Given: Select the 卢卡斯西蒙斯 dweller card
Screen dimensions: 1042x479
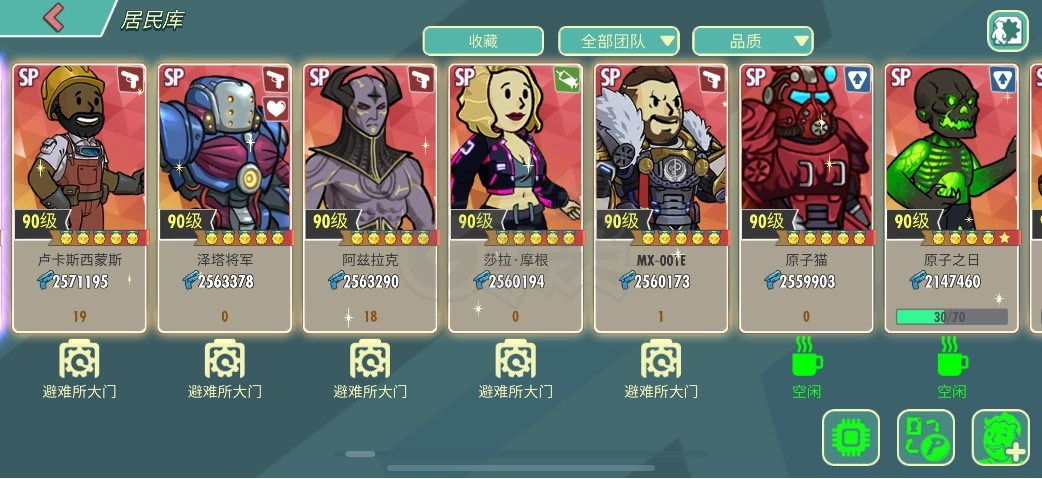Looking at the screenshot, I should coord(80,198).
